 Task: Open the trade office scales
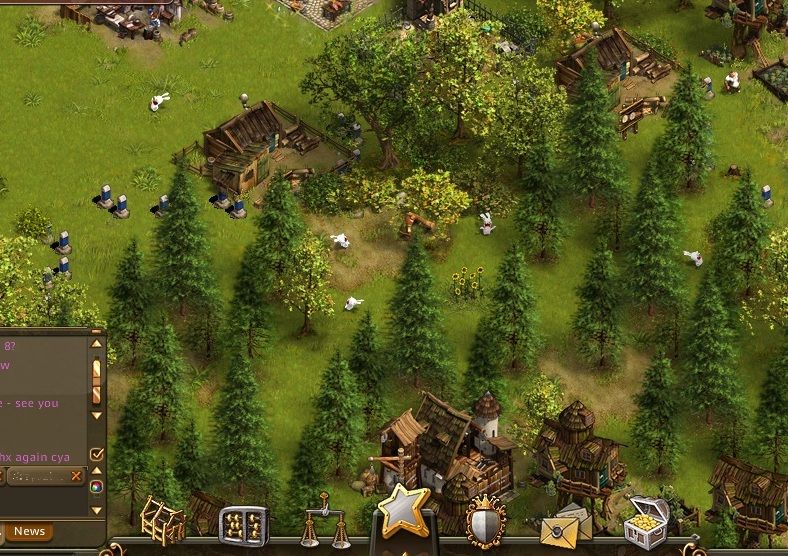pos(325,528)
